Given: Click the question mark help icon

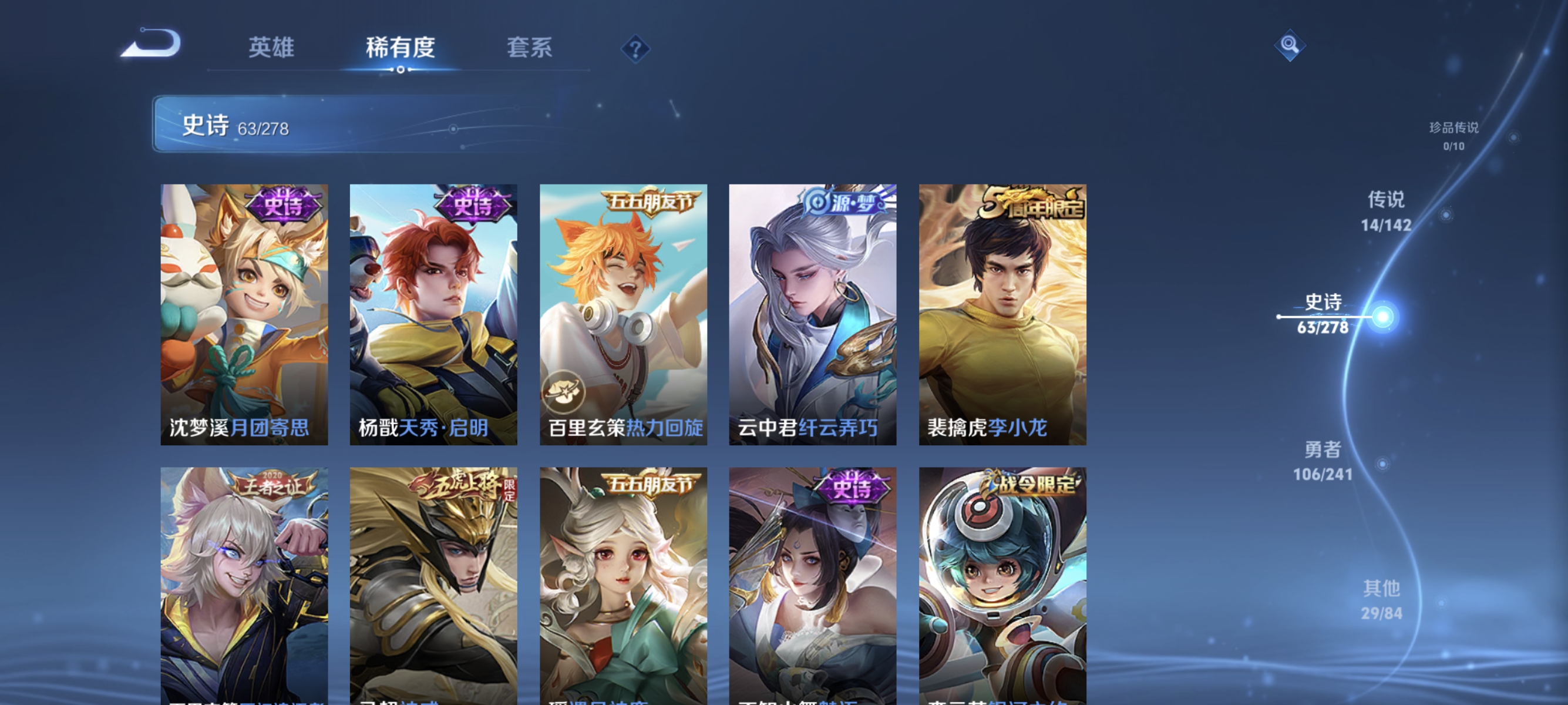Looking at the screenshot, I should pyautogui.click(x=635, y=49).
